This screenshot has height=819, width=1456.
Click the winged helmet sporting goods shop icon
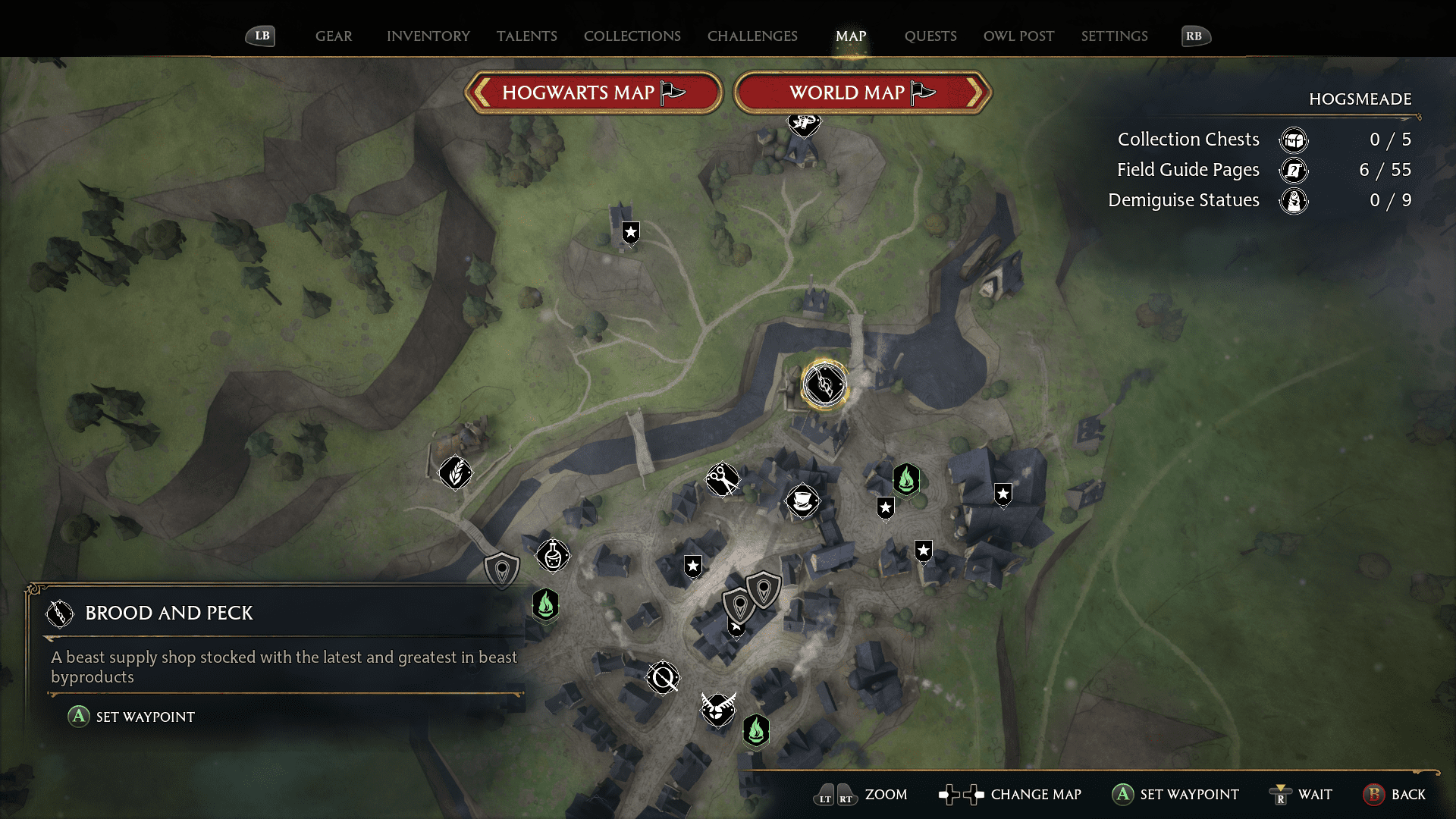(x=718, y=711)
